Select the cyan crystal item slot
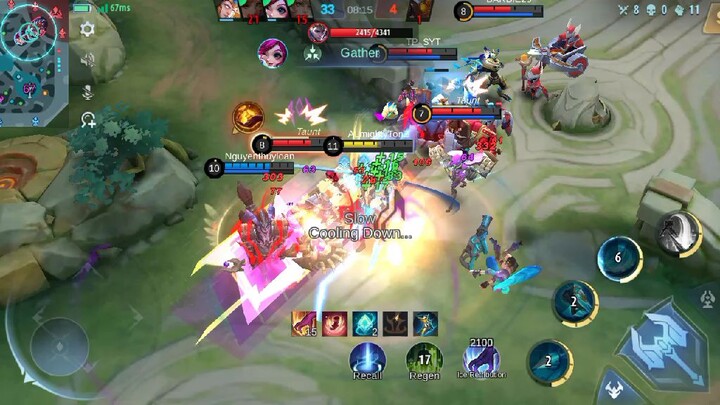The height and width of the screenshot is (405, 720). click(364, 323)
